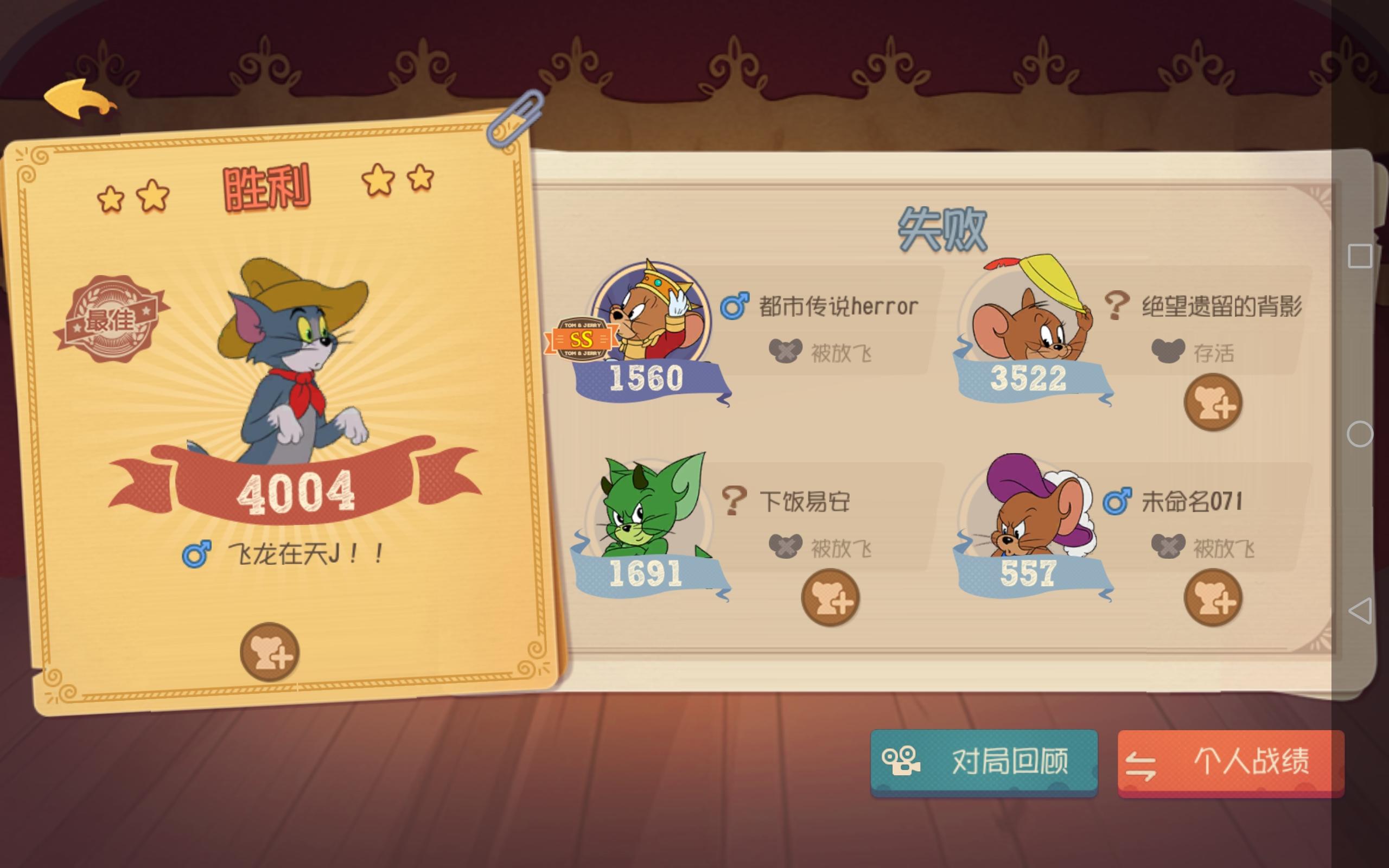Click the question mark icon beside 下饭易安

[x=734, y=501]
